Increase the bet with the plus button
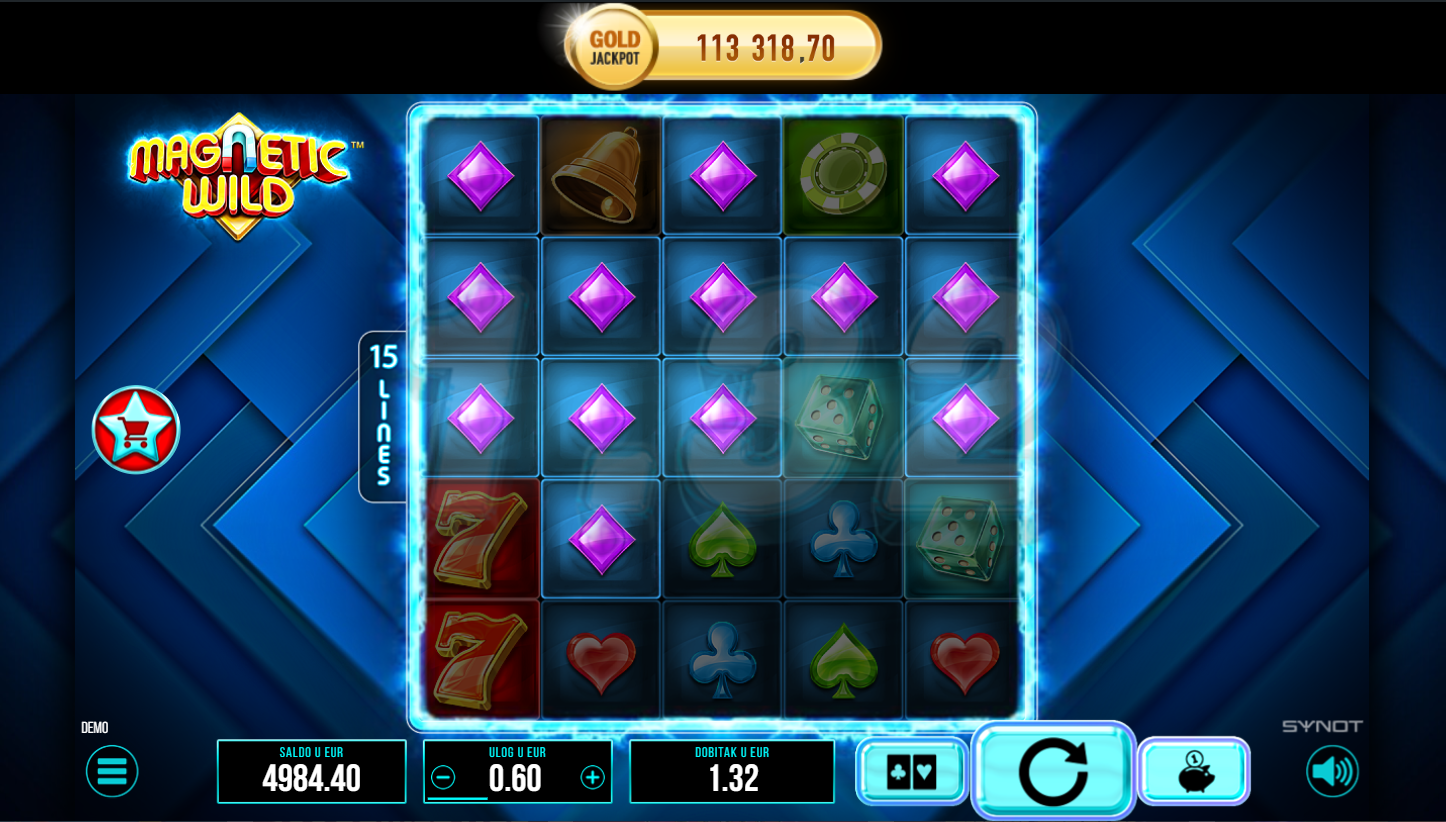 tap(593, 777)
